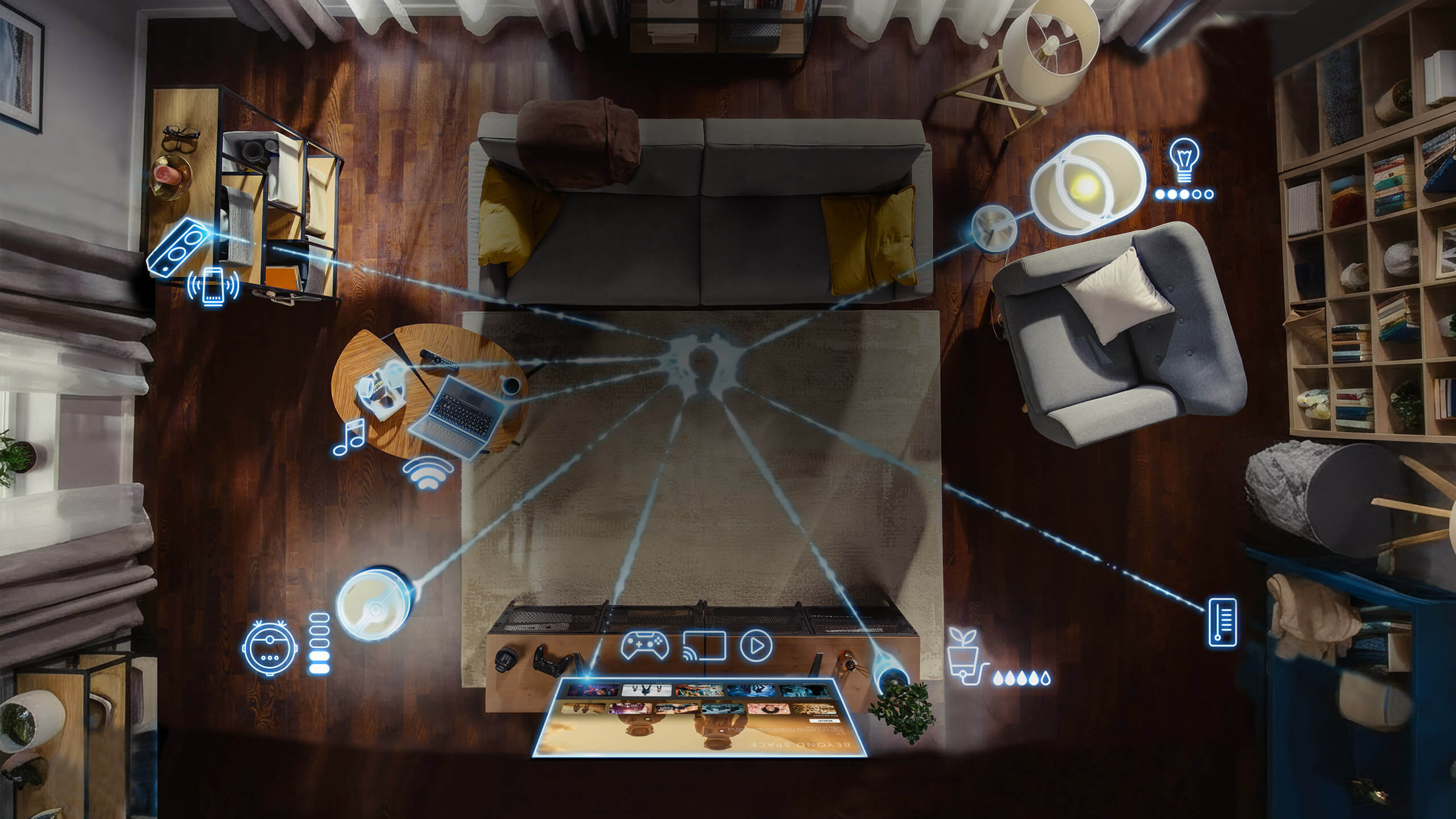Viewport: 1456px width, 819px height.
Task: Select the phone wireless signal icon
Action: click(213, 286)
